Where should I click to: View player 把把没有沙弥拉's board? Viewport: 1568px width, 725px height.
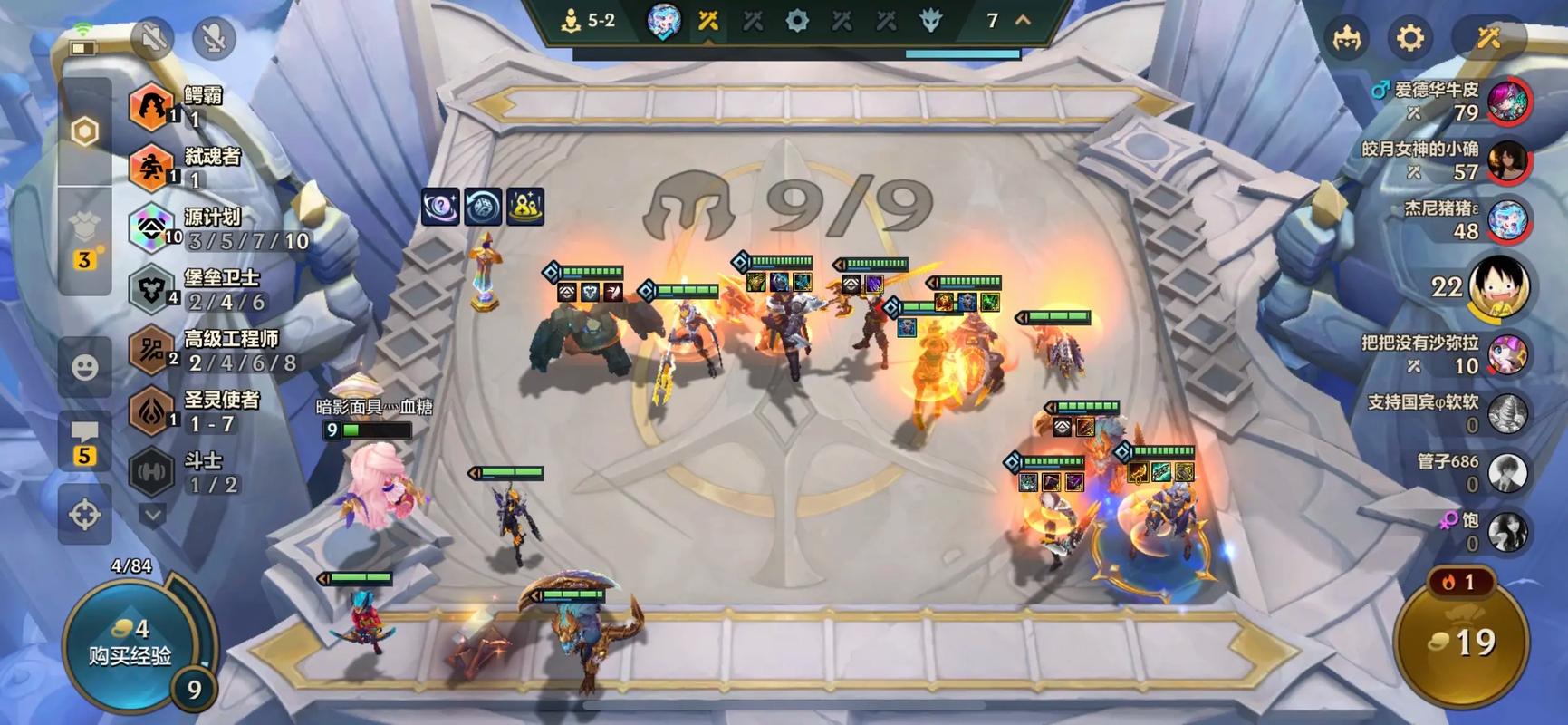tap(1506, 354)
